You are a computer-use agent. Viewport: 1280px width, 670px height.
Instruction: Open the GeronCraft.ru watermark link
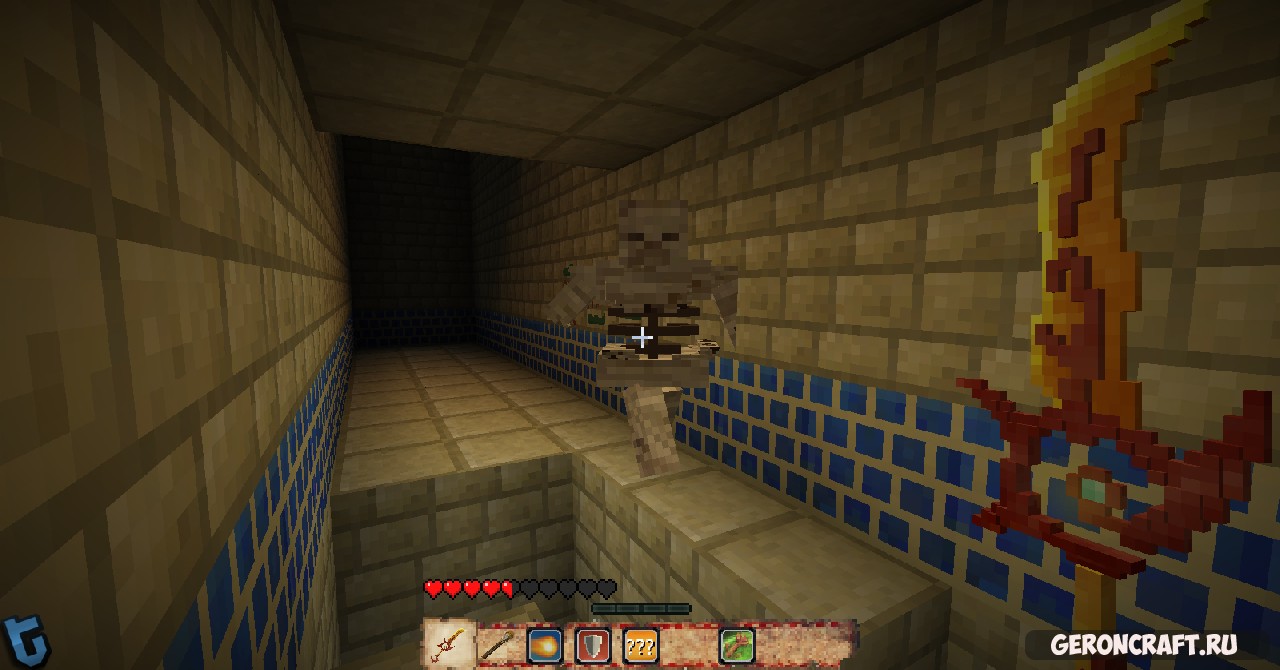click(x=1143, y=645)
